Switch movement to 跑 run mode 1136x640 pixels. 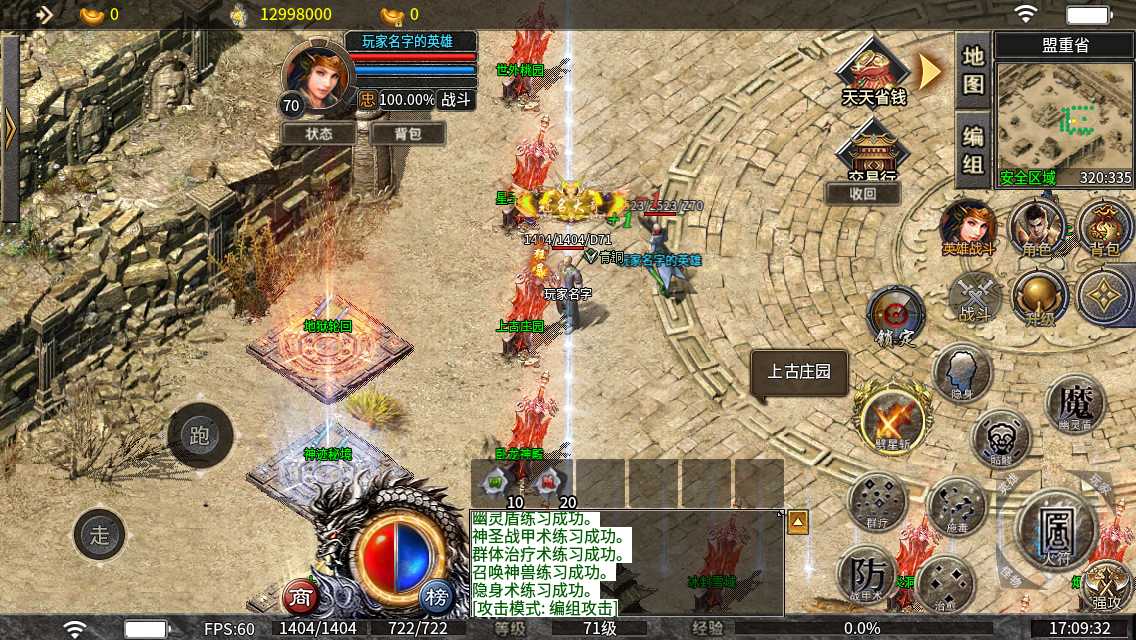(x=200, y=435)
